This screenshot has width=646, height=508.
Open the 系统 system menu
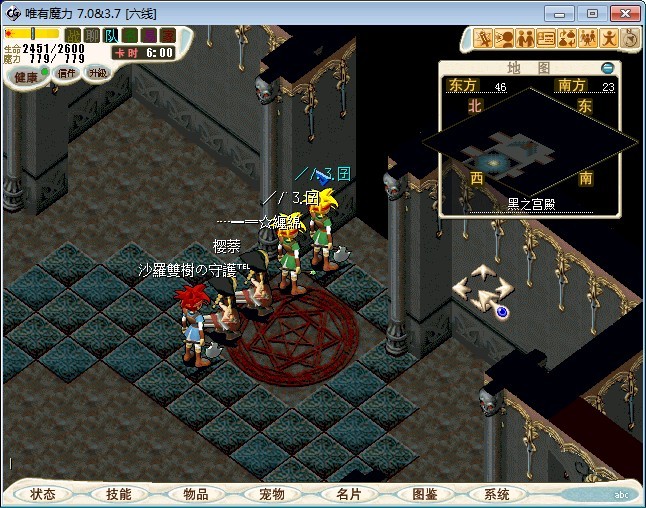497,494
